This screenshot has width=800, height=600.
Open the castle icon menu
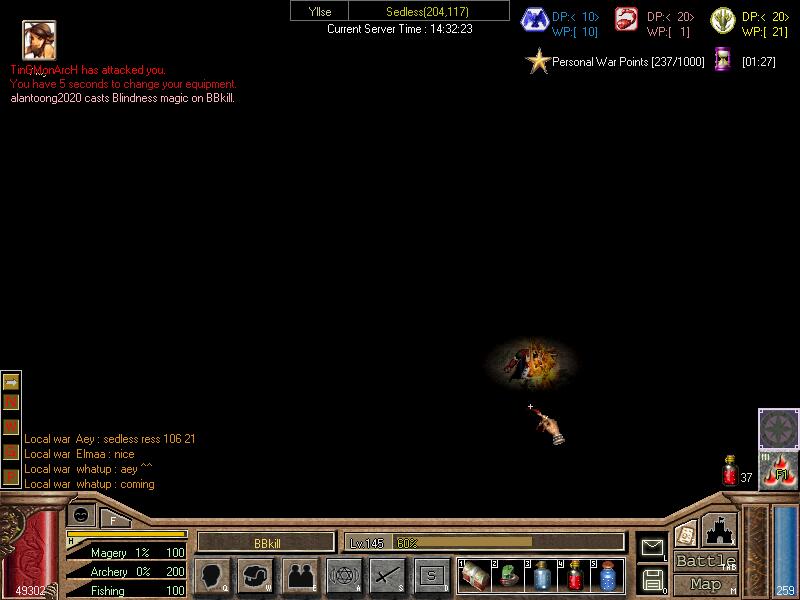[719, 530]
